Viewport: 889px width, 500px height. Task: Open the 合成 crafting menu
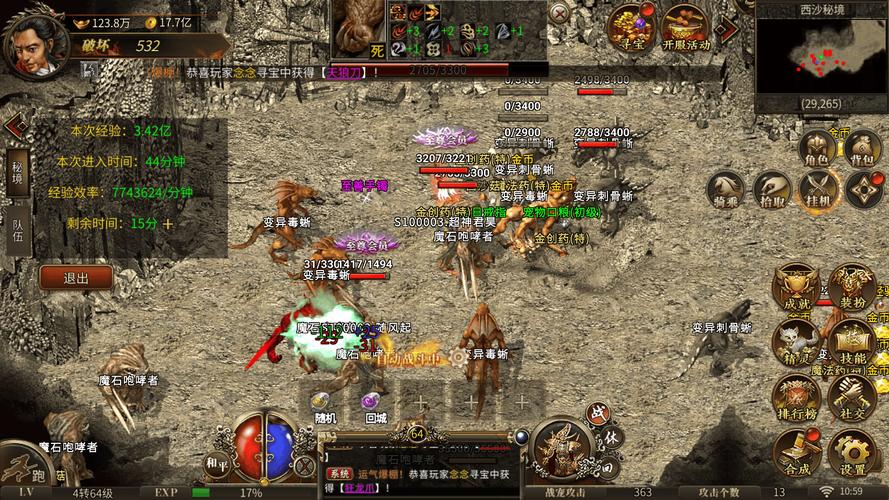pyautogui.click(x=796, y=453)
